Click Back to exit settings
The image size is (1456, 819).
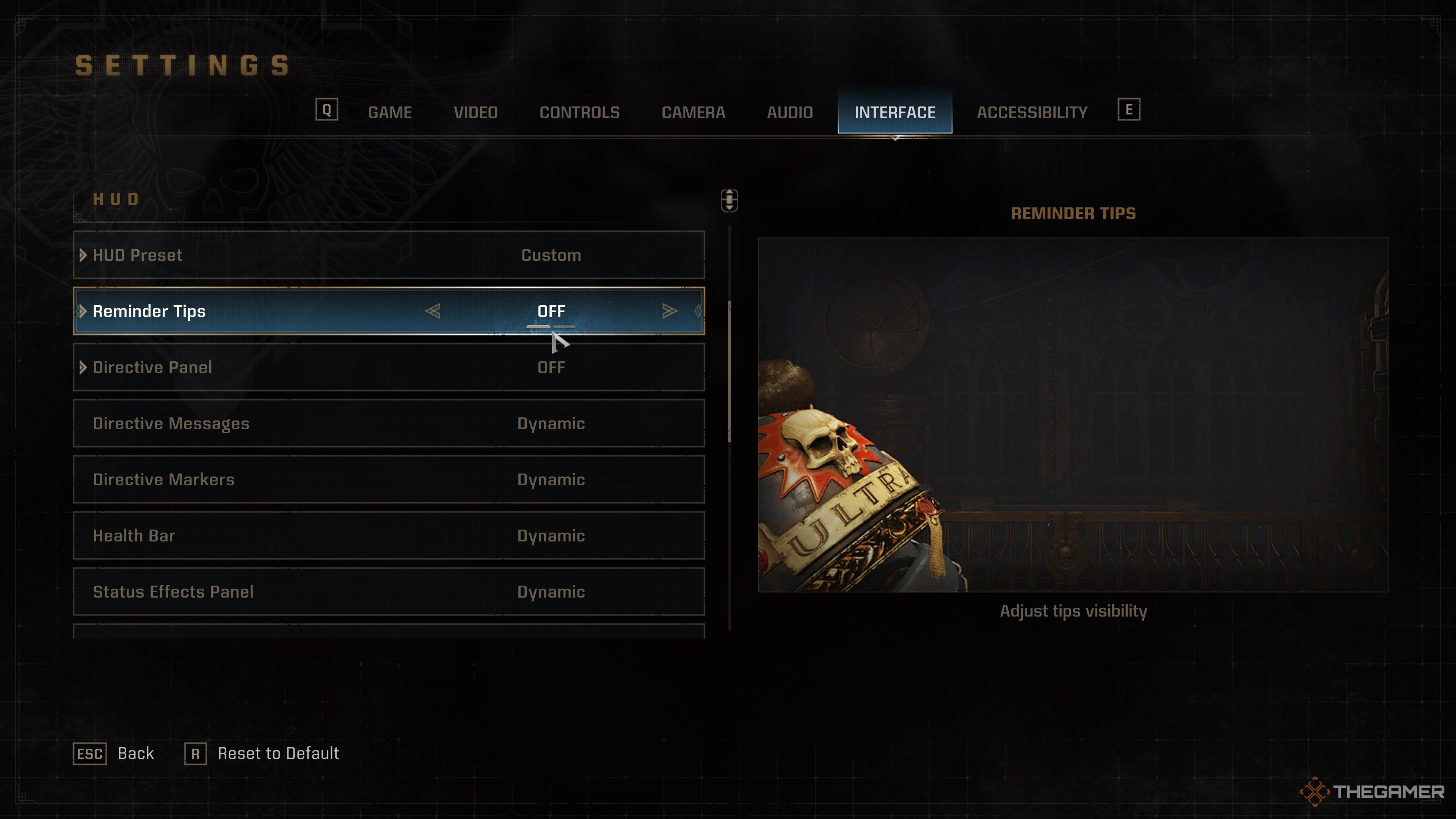pyautogui.click(x=135, y=753)
